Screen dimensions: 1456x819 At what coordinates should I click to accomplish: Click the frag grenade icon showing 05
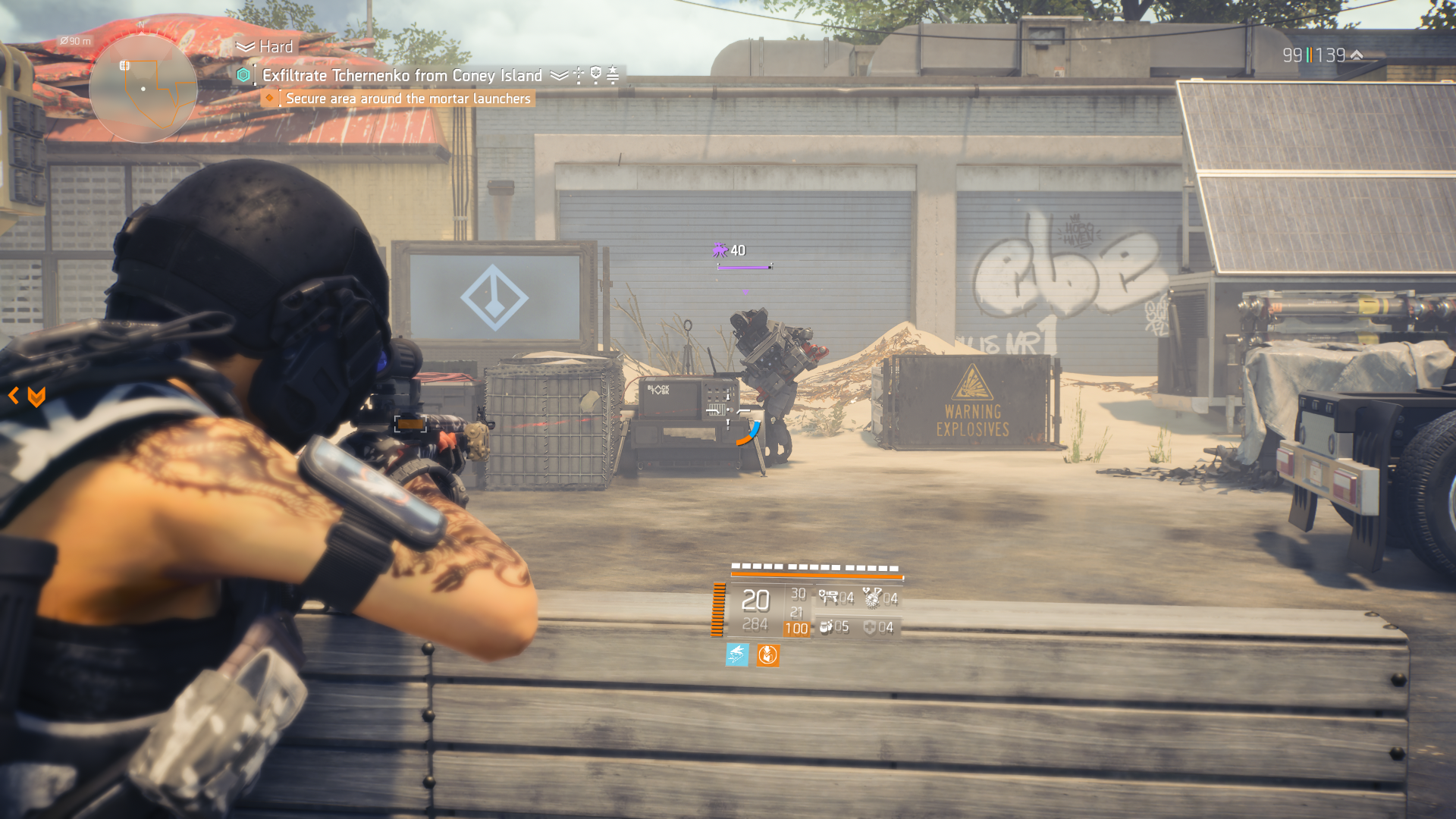click(x=828, y=627)
